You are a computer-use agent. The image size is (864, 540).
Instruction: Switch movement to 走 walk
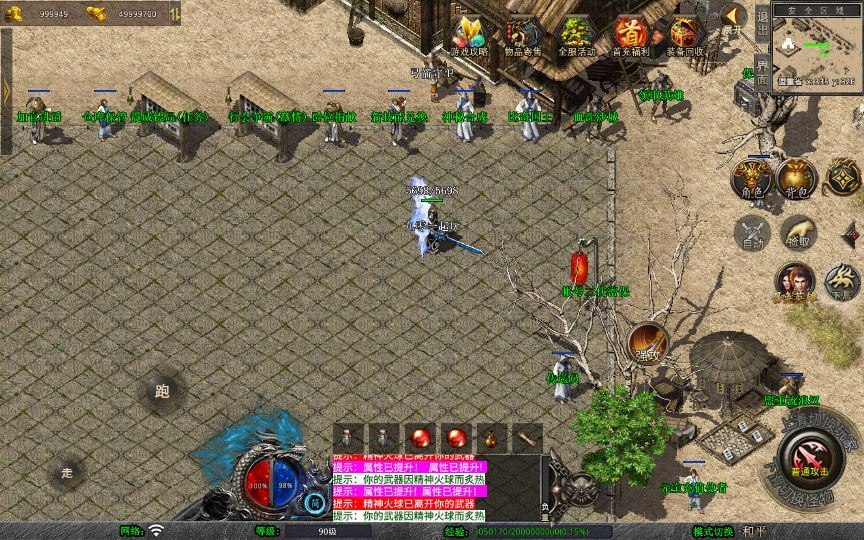tap(67, 471)
